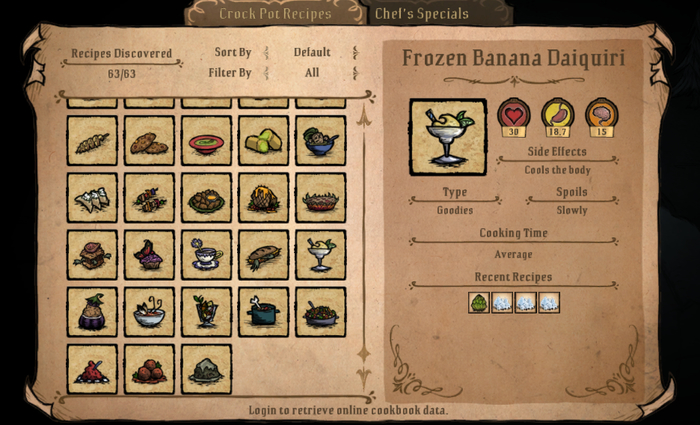700x425 pixels.
Task: Choose the pie with red crust recipe
Action: coord(322,198)
